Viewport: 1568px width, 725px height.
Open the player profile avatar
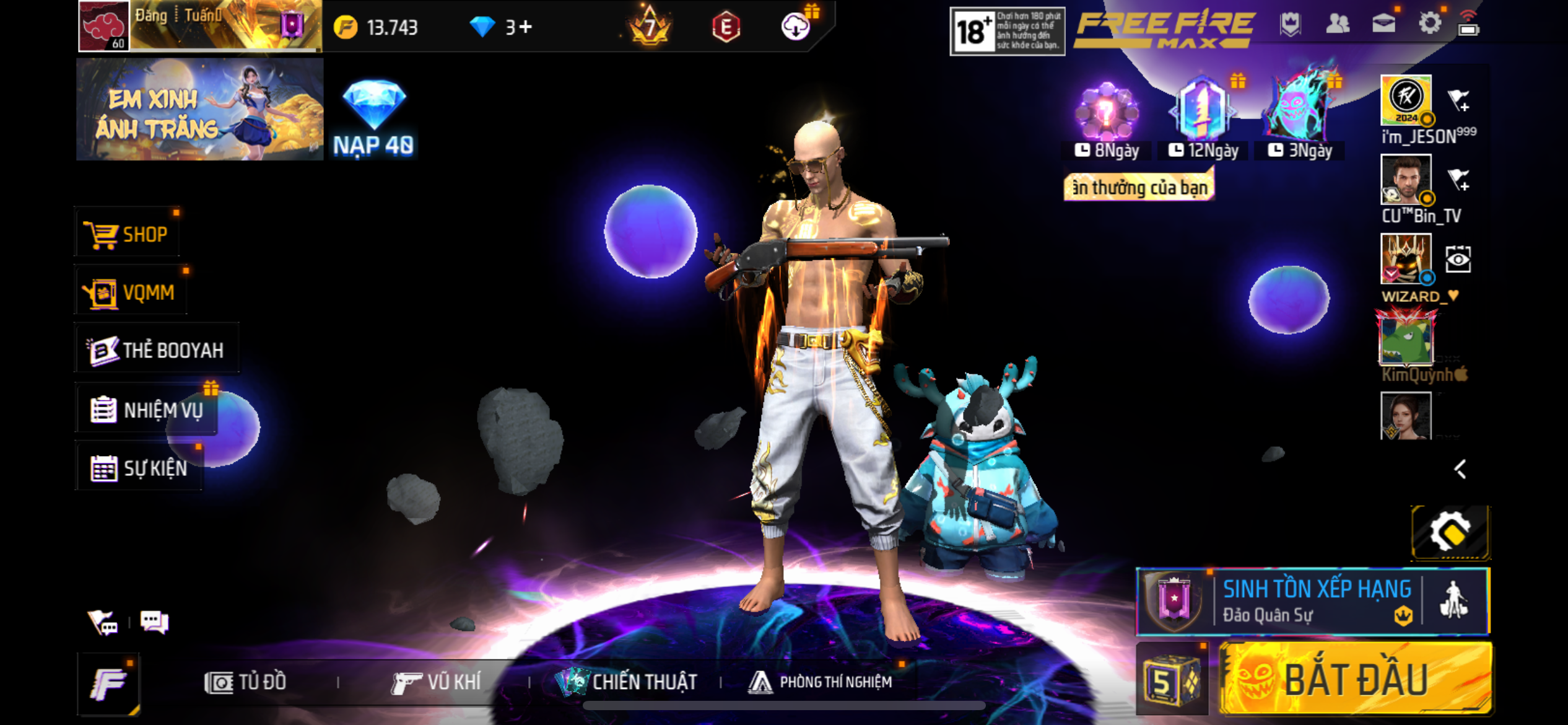[104, 26]
